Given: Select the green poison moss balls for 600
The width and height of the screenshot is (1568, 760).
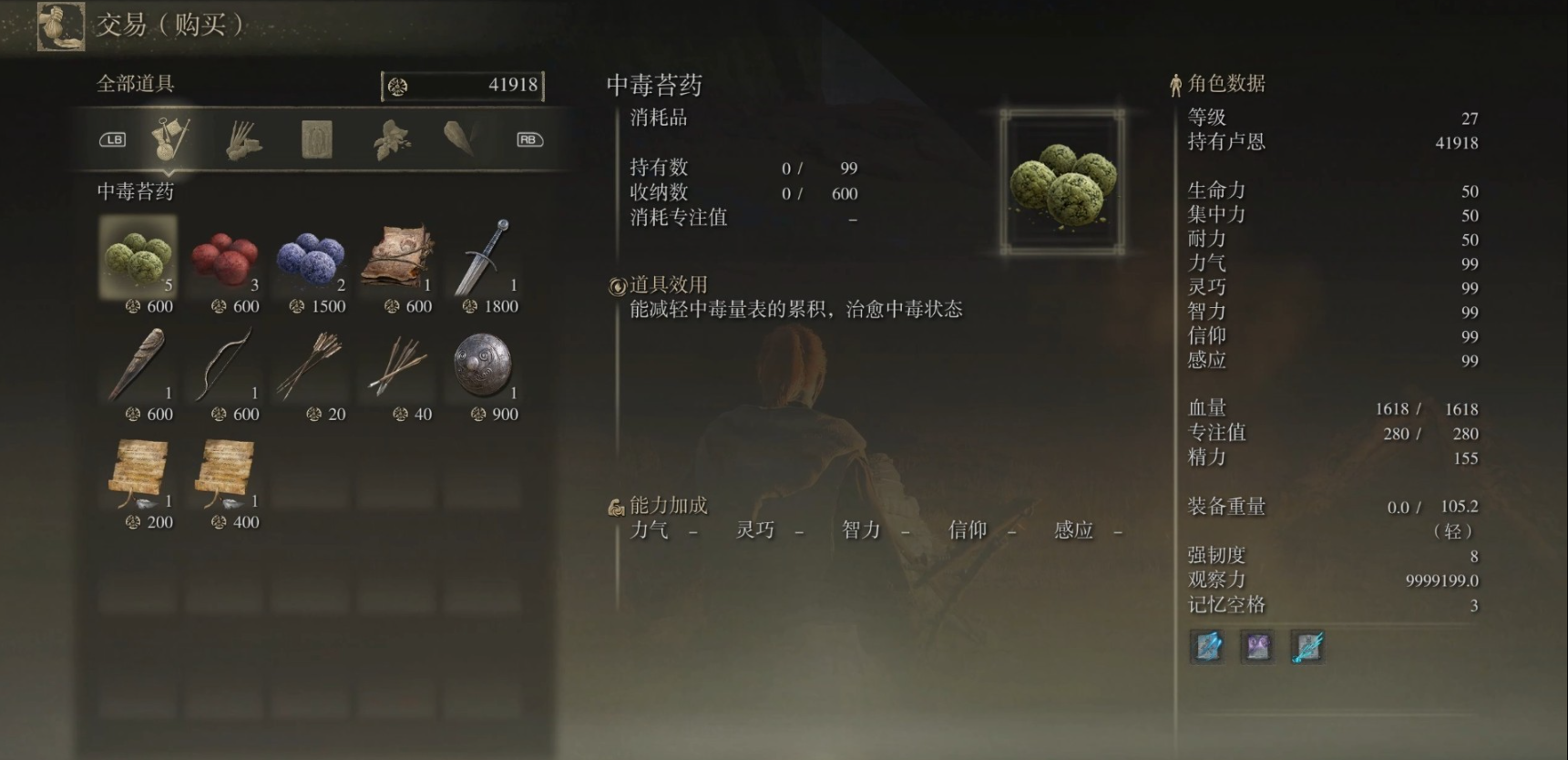Looking at the screenshot, I should (x=138, y=259).
